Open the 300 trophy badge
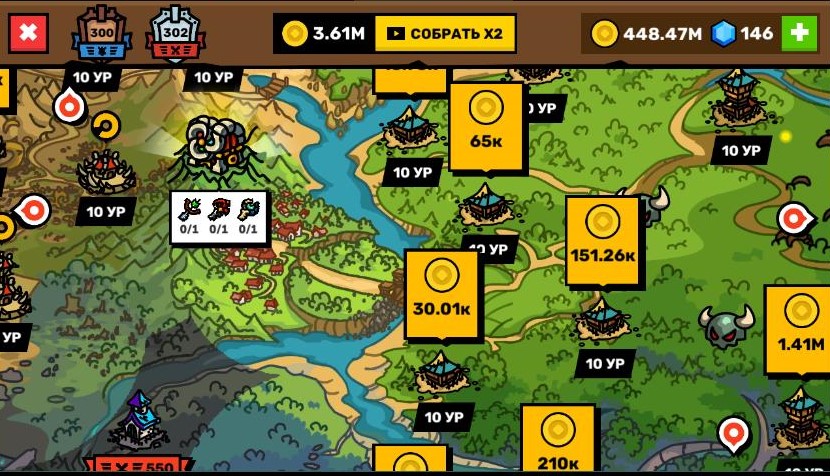 tap(100, 35)
